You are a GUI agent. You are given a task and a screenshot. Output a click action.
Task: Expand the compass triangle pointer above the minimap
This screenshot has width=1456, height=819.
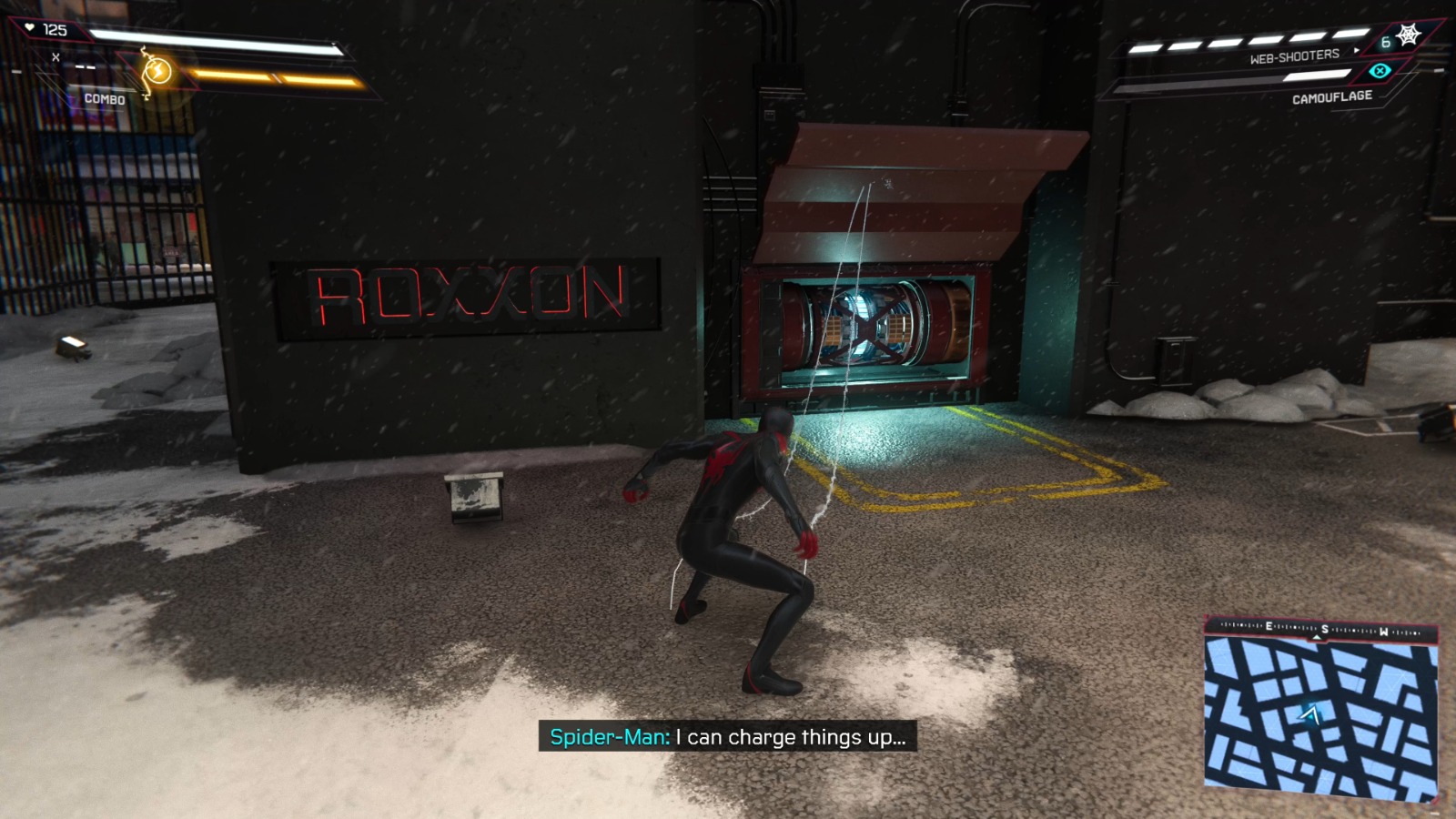1317,638
